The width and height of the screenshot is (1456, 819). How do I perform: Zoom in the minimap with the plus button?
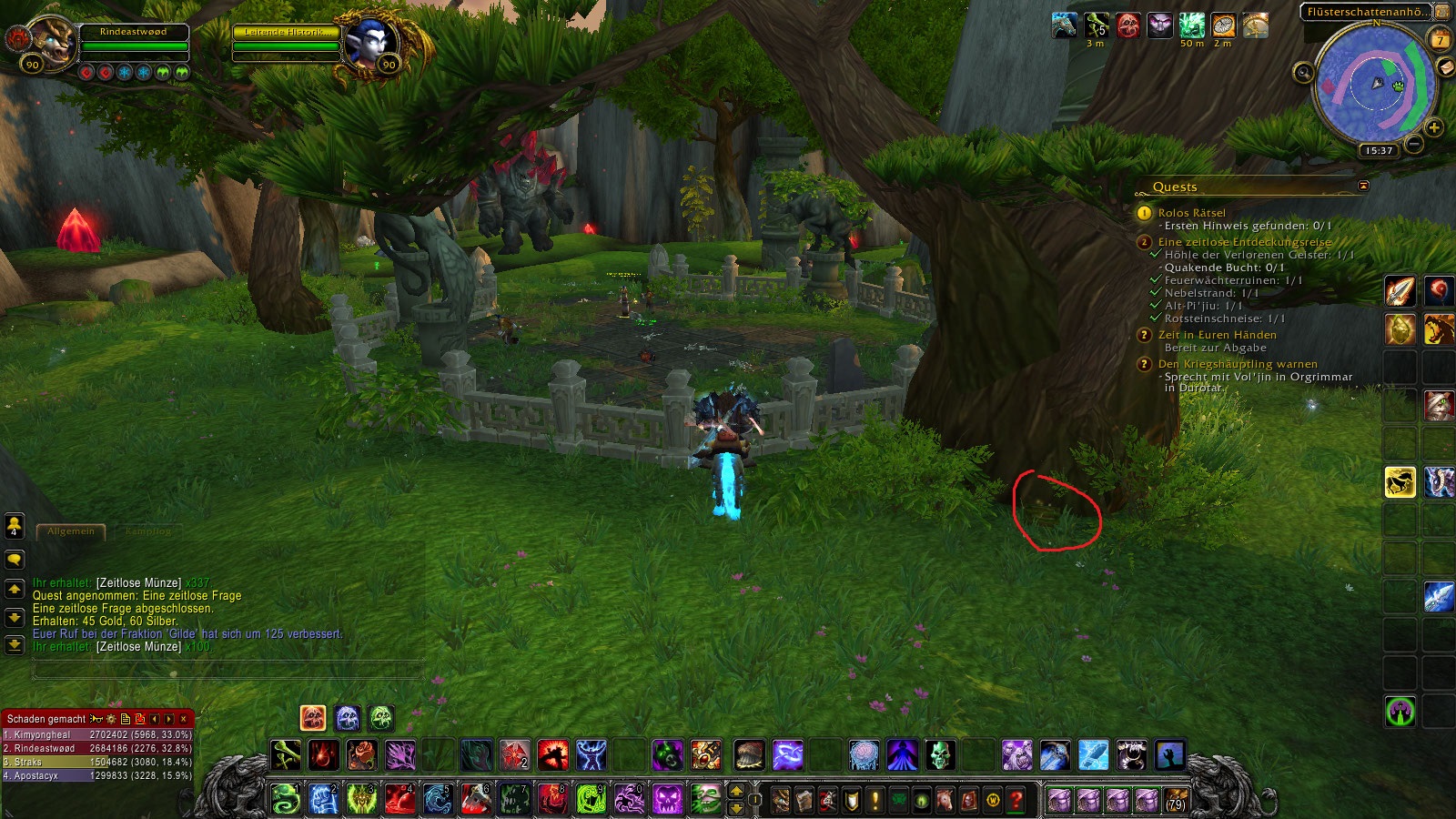click(1434, 127)
